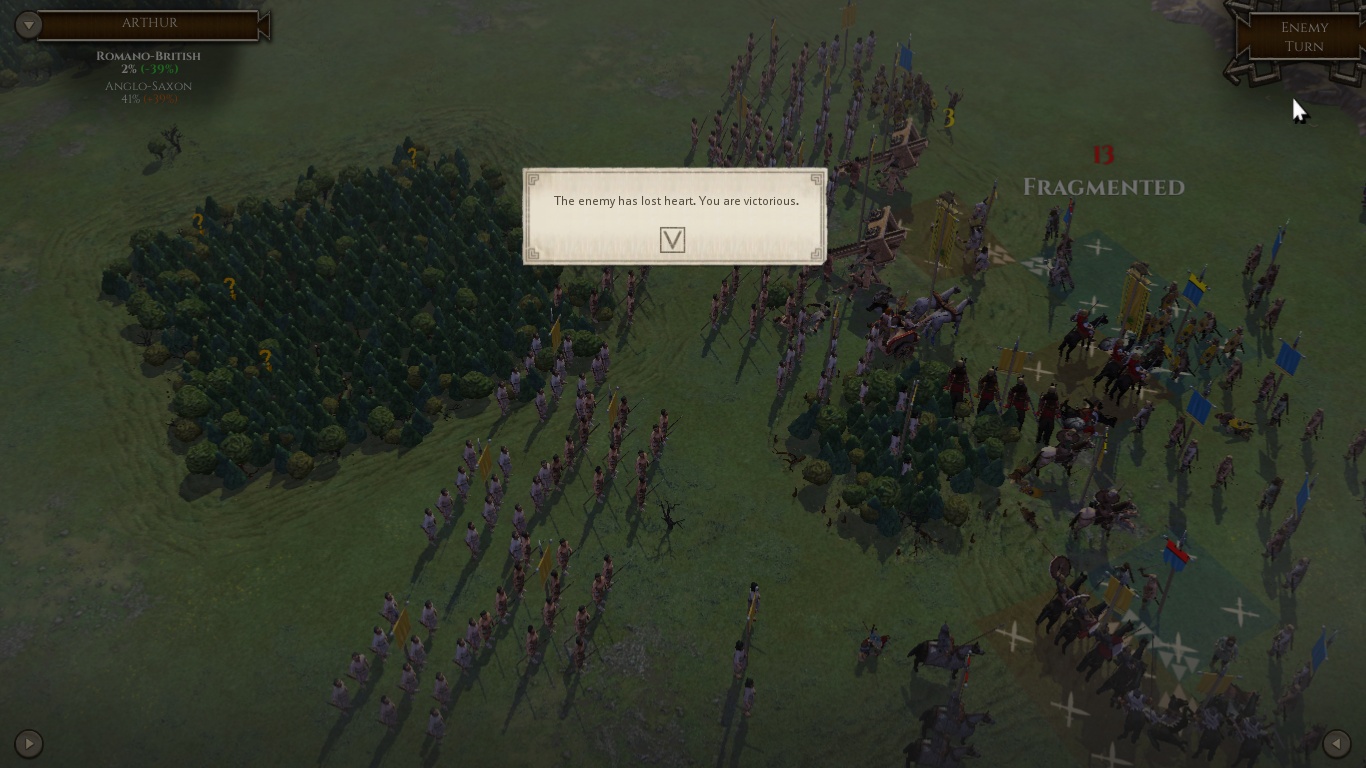
Task: Click a white cross marker on the highlighted tiles
Action: 1098,245
